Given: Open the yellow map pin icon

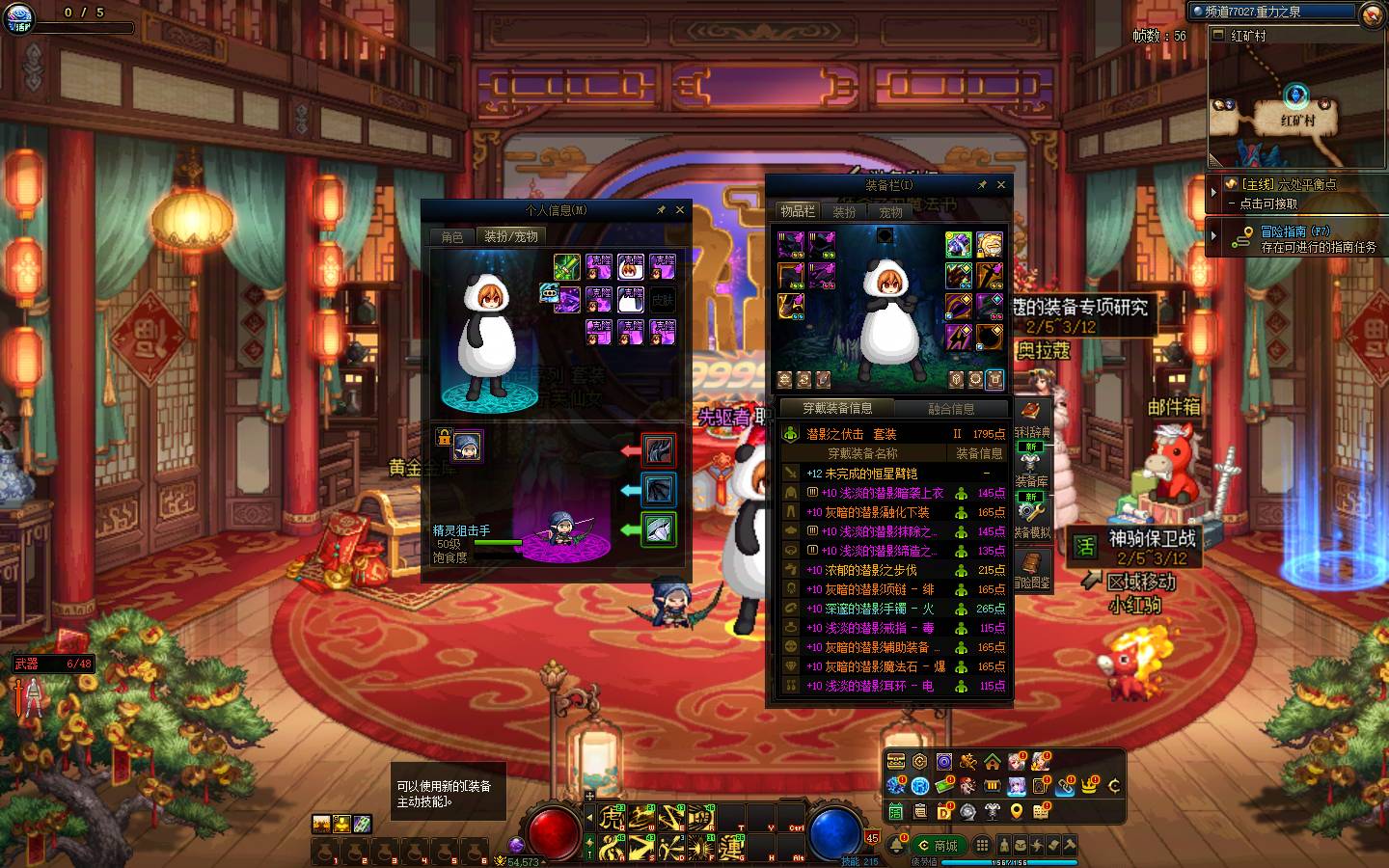Looking at the screenshot, I should 1016,812.
